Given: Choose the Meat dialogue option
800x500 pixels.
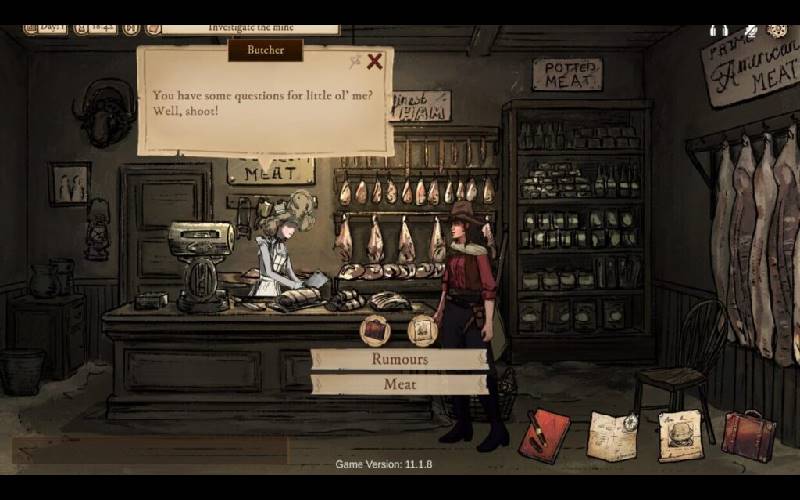Looking at the screenshot, I should 399,384.
